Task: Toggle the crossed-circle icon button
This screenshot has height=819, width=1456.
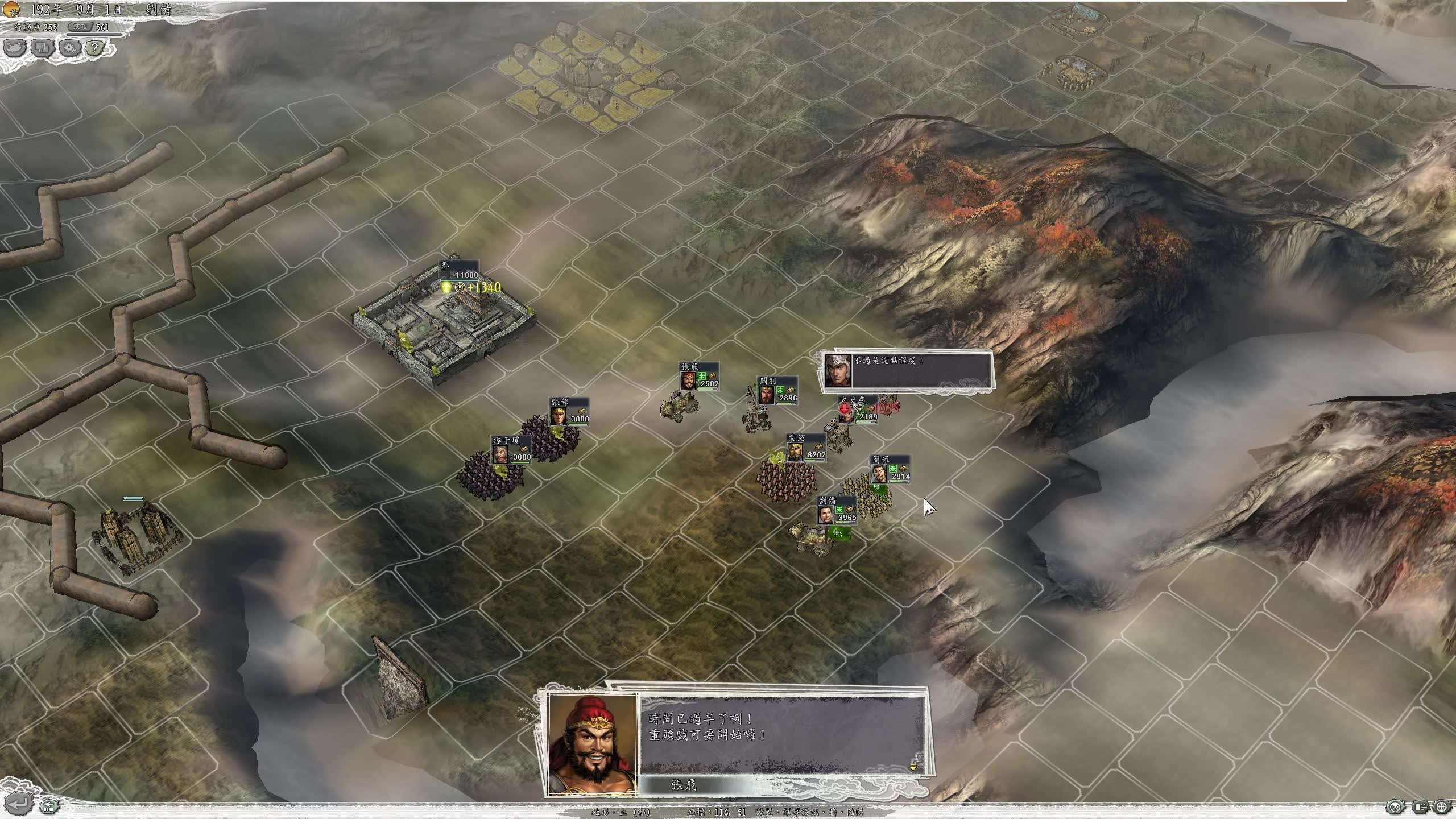Action: [x=1394, y=806]
